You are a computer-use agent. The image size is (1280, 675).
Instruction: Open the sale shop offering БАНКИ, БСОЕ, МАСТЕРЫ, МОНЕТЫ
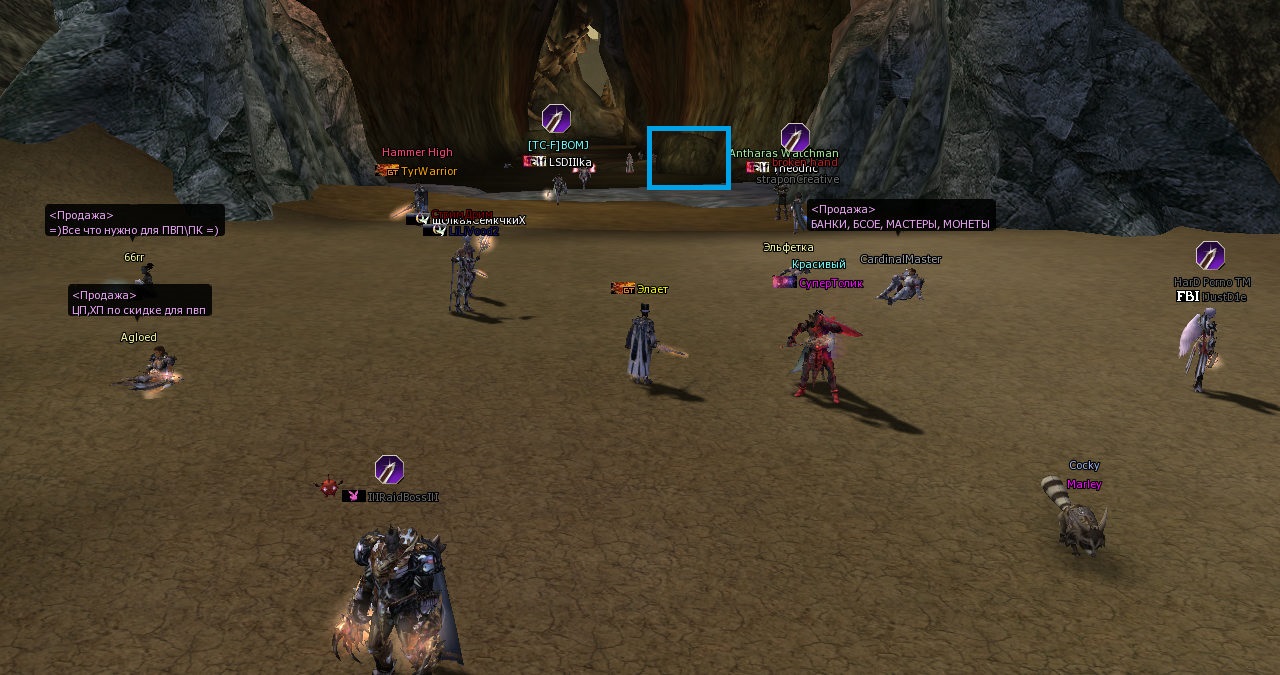coord(900,216)
